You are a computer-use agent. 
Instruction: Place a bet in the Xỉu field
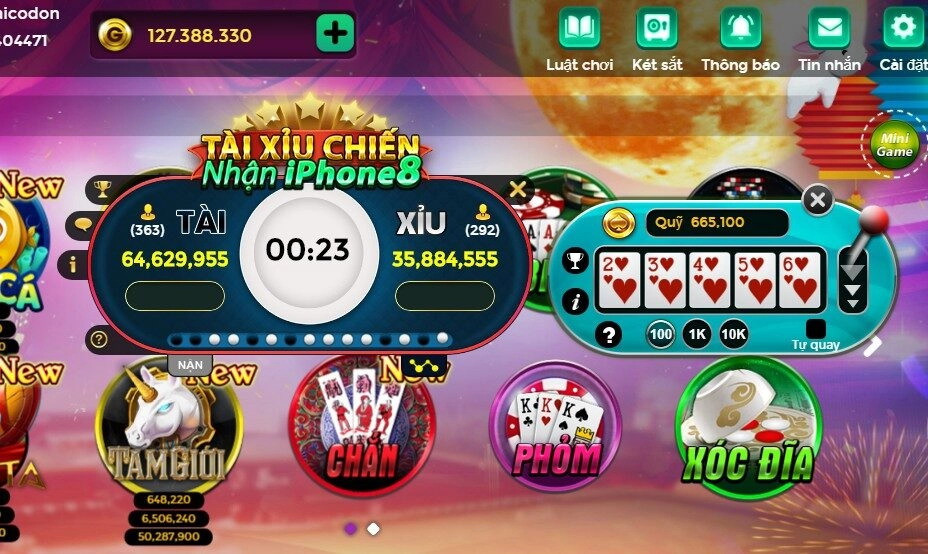(x=445, y=296)
